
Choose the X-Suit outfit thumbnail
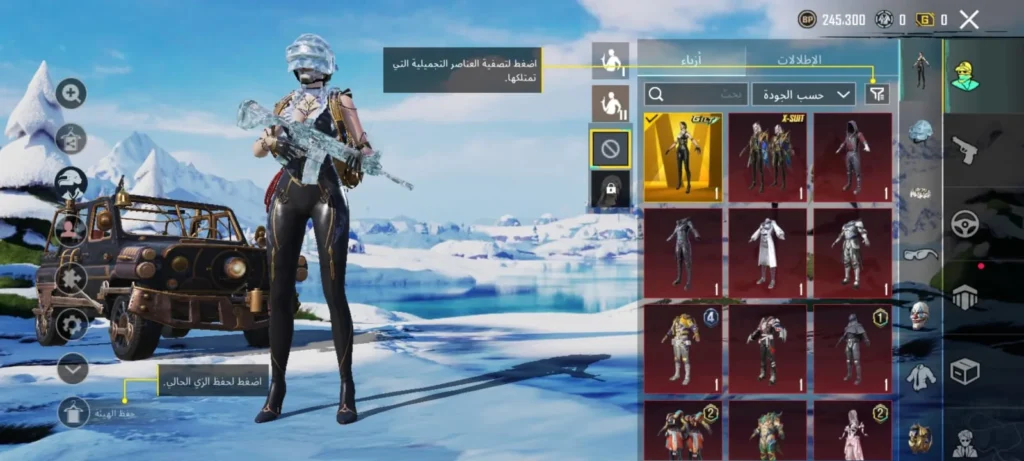pos(767,157)
